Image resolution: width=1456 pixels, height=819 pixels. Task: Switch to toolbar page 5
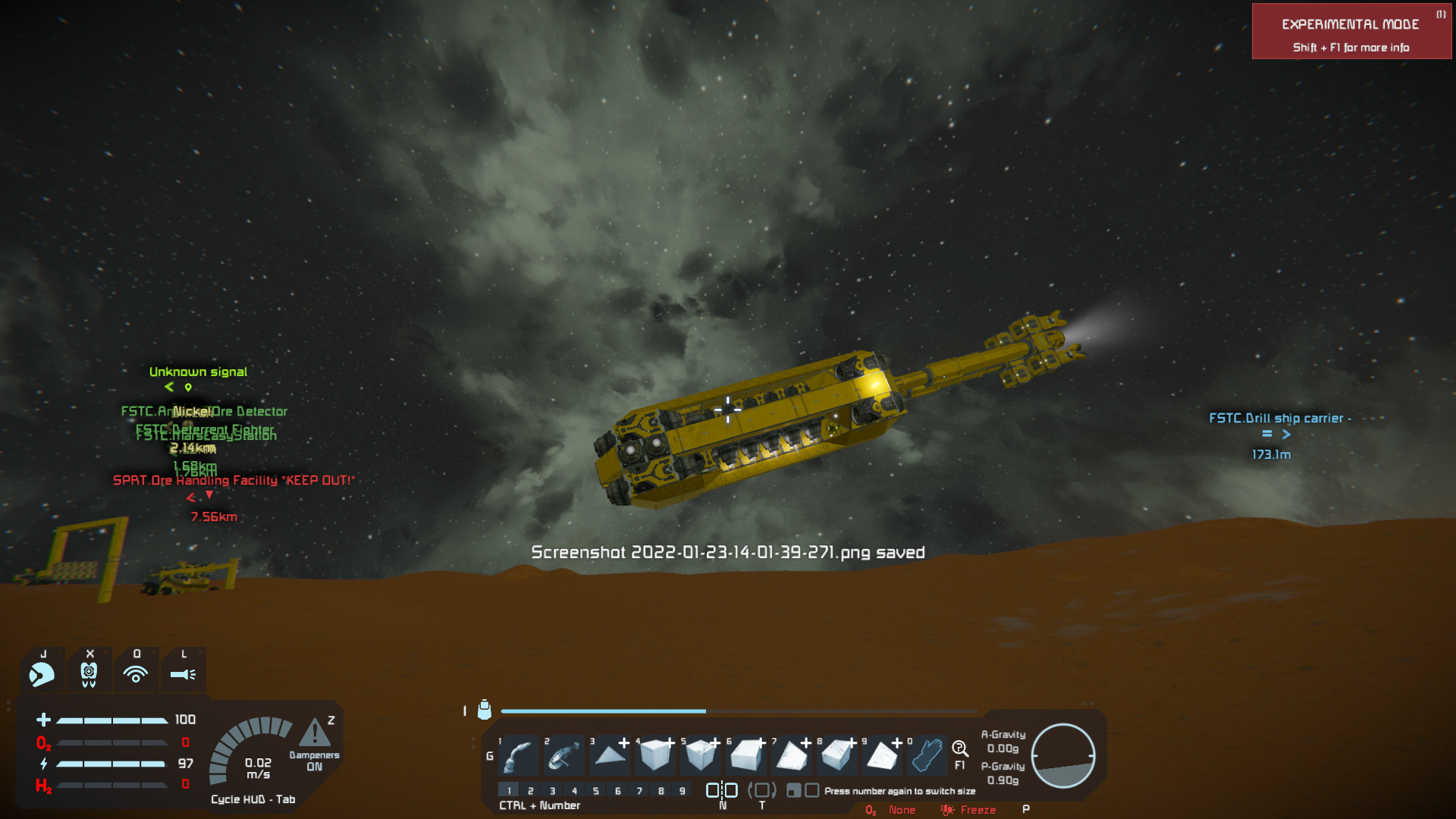point(596,790)
